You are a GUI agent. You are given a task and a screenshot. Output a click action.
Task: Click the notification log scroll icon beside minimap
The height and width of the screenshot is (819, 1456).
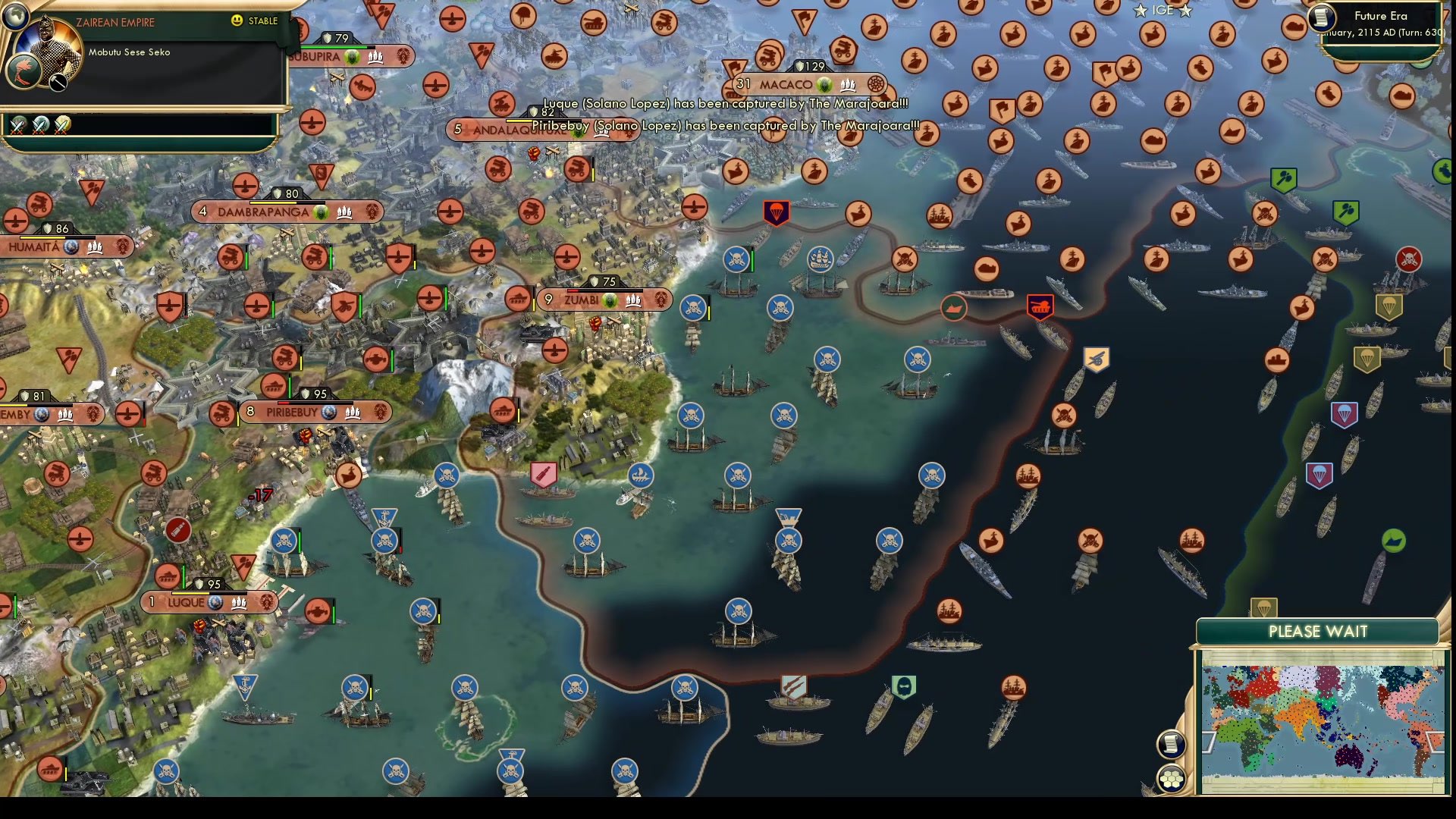click(x=1171, y=745)
